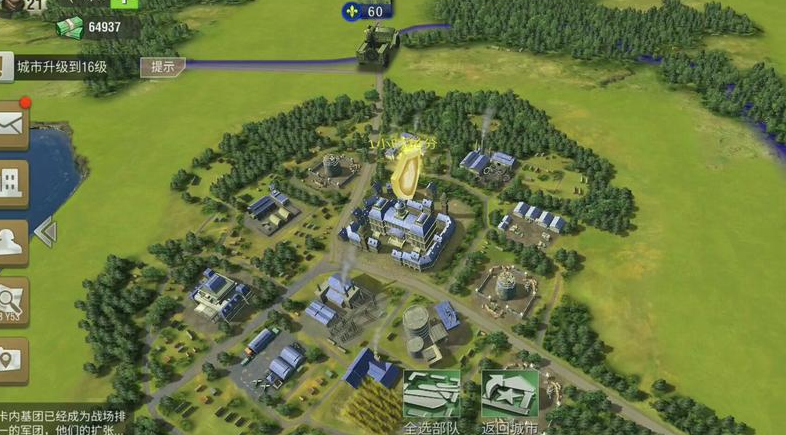Viewport: 786px width, 435px height.
Task: Return to city with 返回城市
Action: (510, 399)
